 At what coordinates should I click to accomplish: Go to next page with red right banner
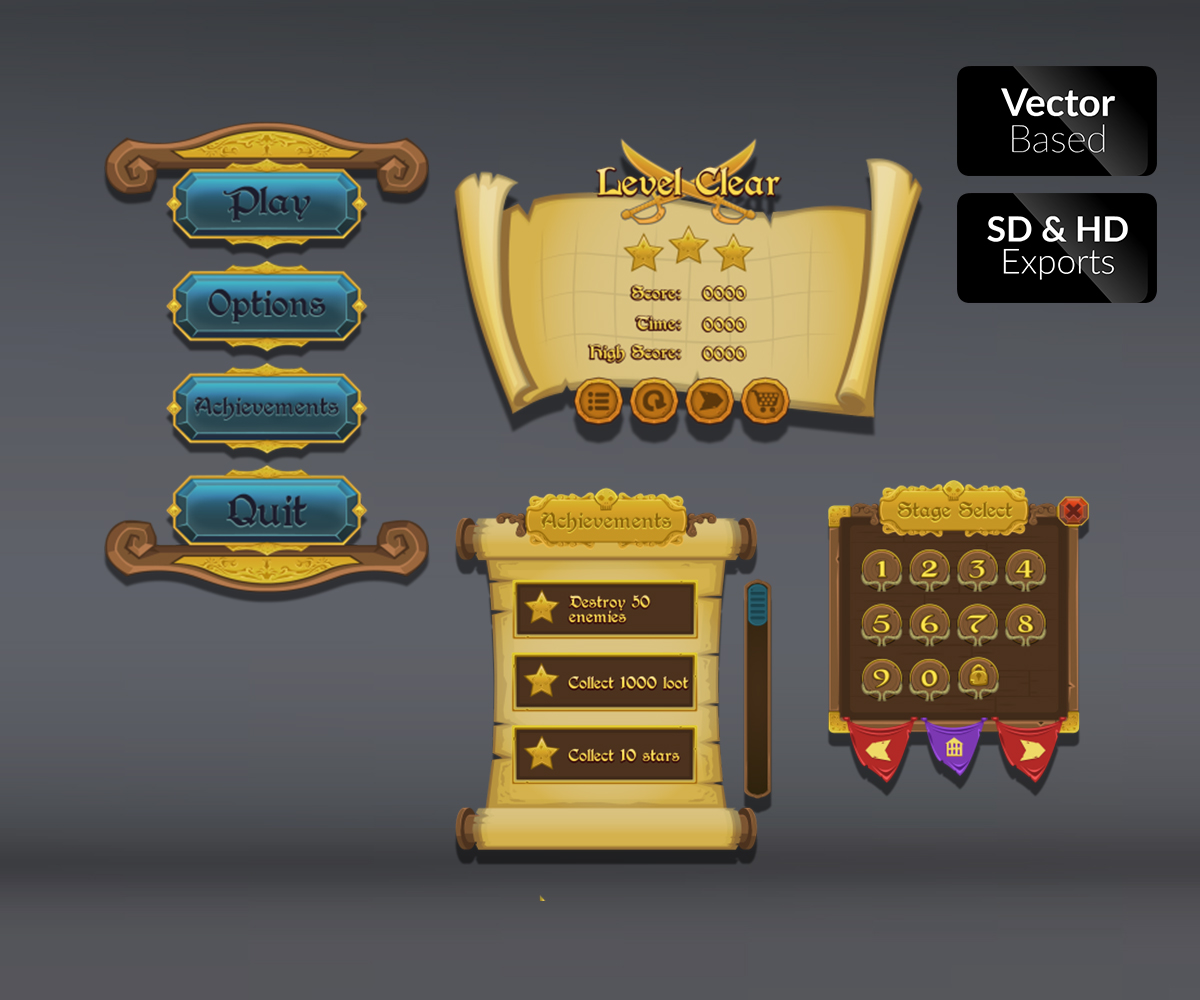(x=1030, y=748)
